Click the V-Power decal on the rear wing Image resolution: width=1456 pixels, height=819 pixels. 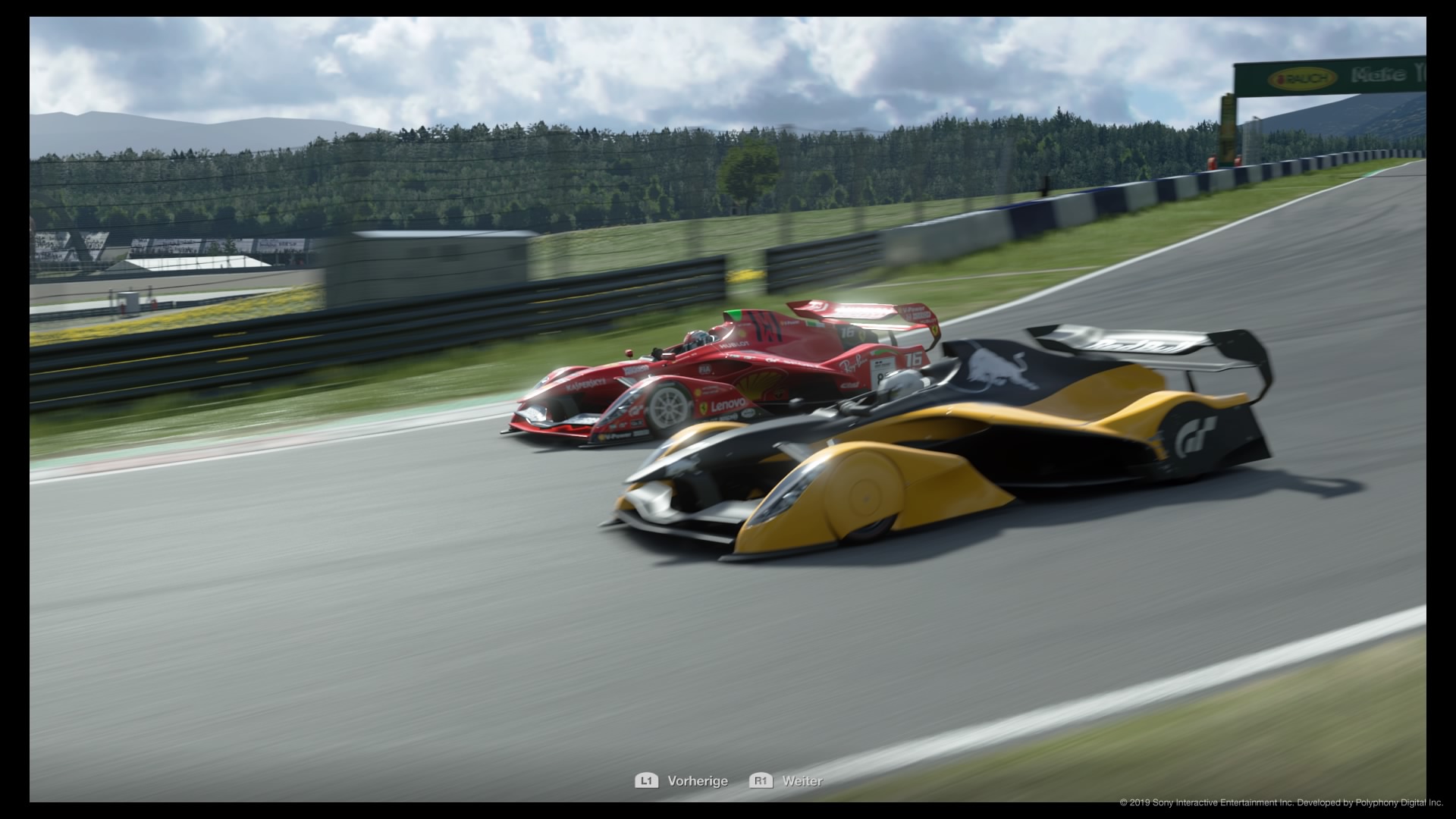click(x=912, y=309)
